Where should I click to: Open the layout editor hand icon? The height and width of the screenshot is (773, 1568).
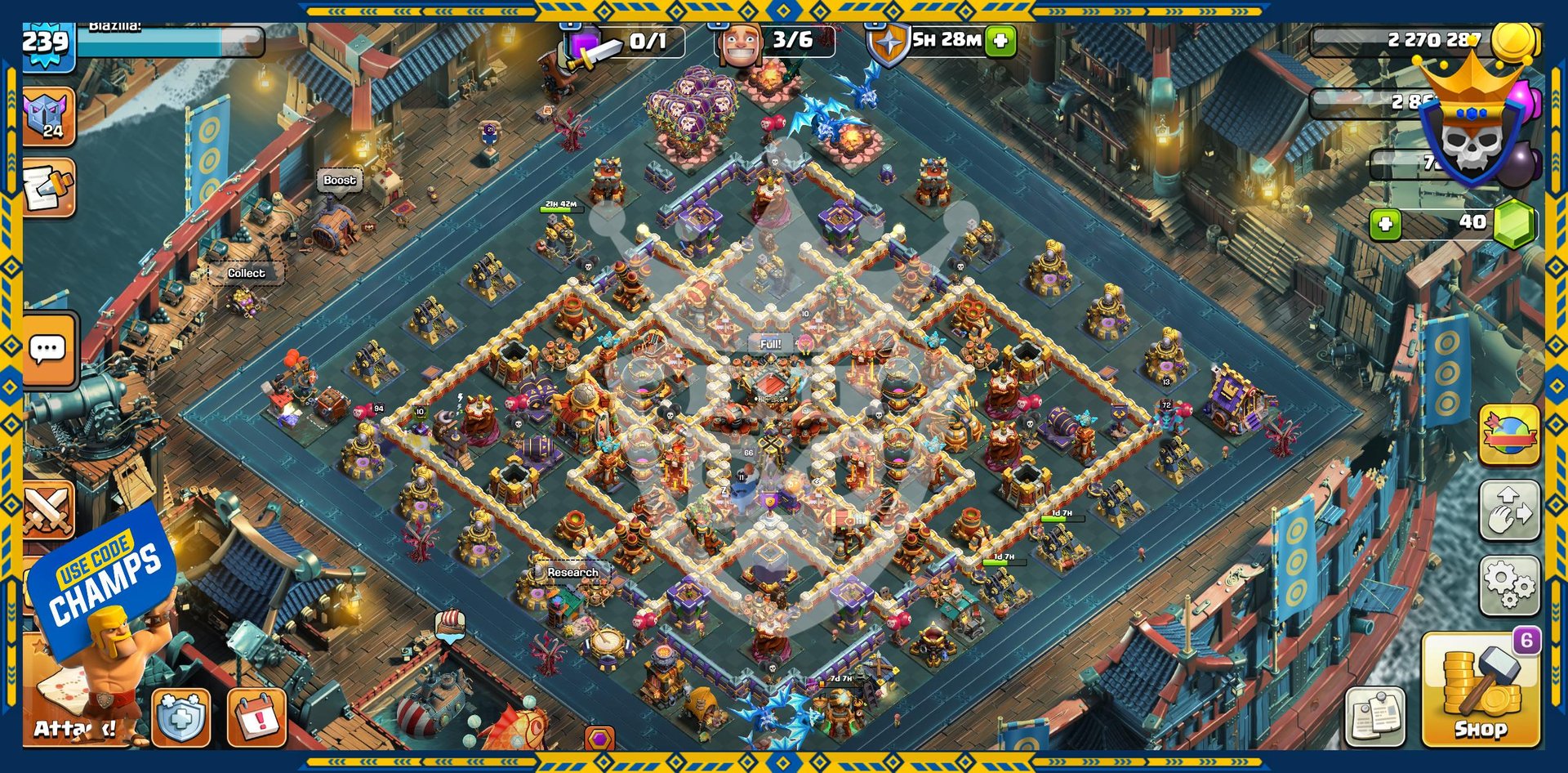(x=1509, y=511)
